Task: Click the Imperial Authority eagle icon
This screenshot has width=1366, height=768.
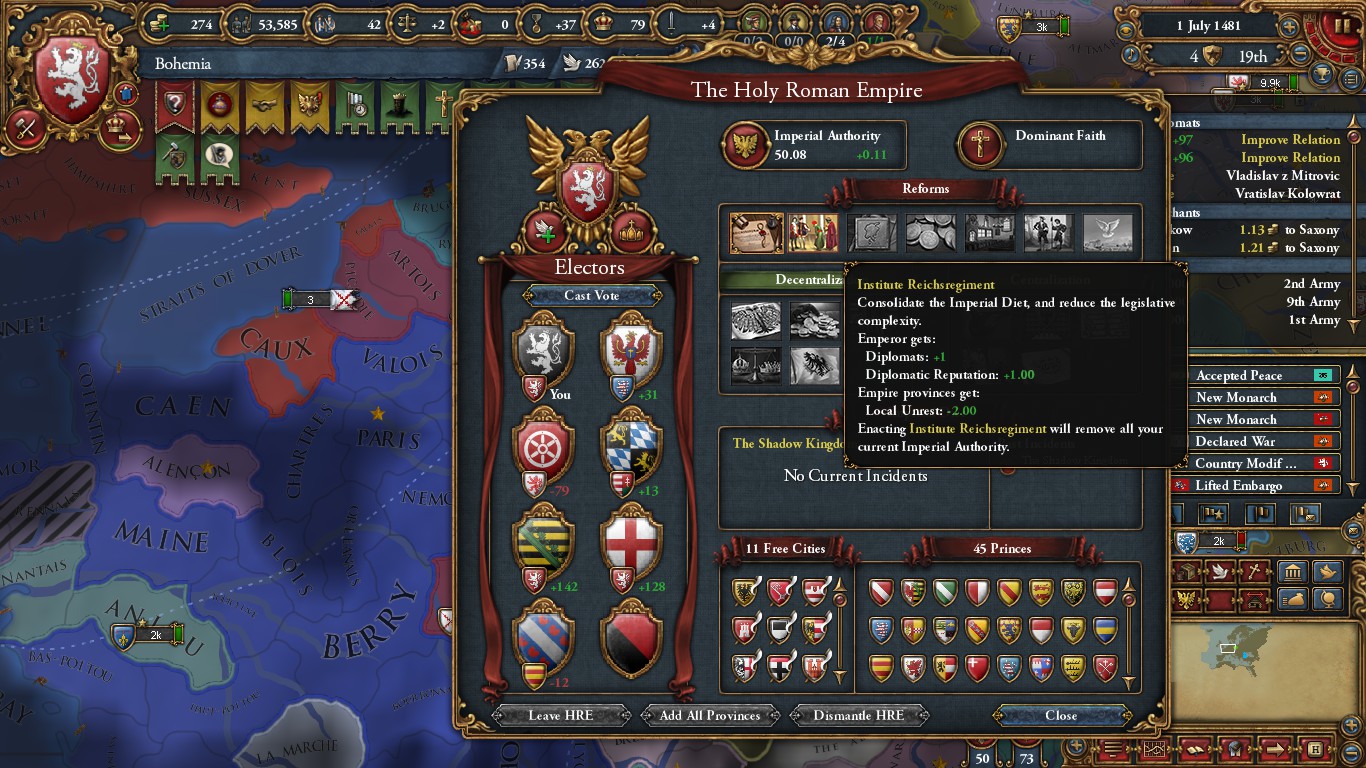Action: pyautogui.click(x=744, y=145)
